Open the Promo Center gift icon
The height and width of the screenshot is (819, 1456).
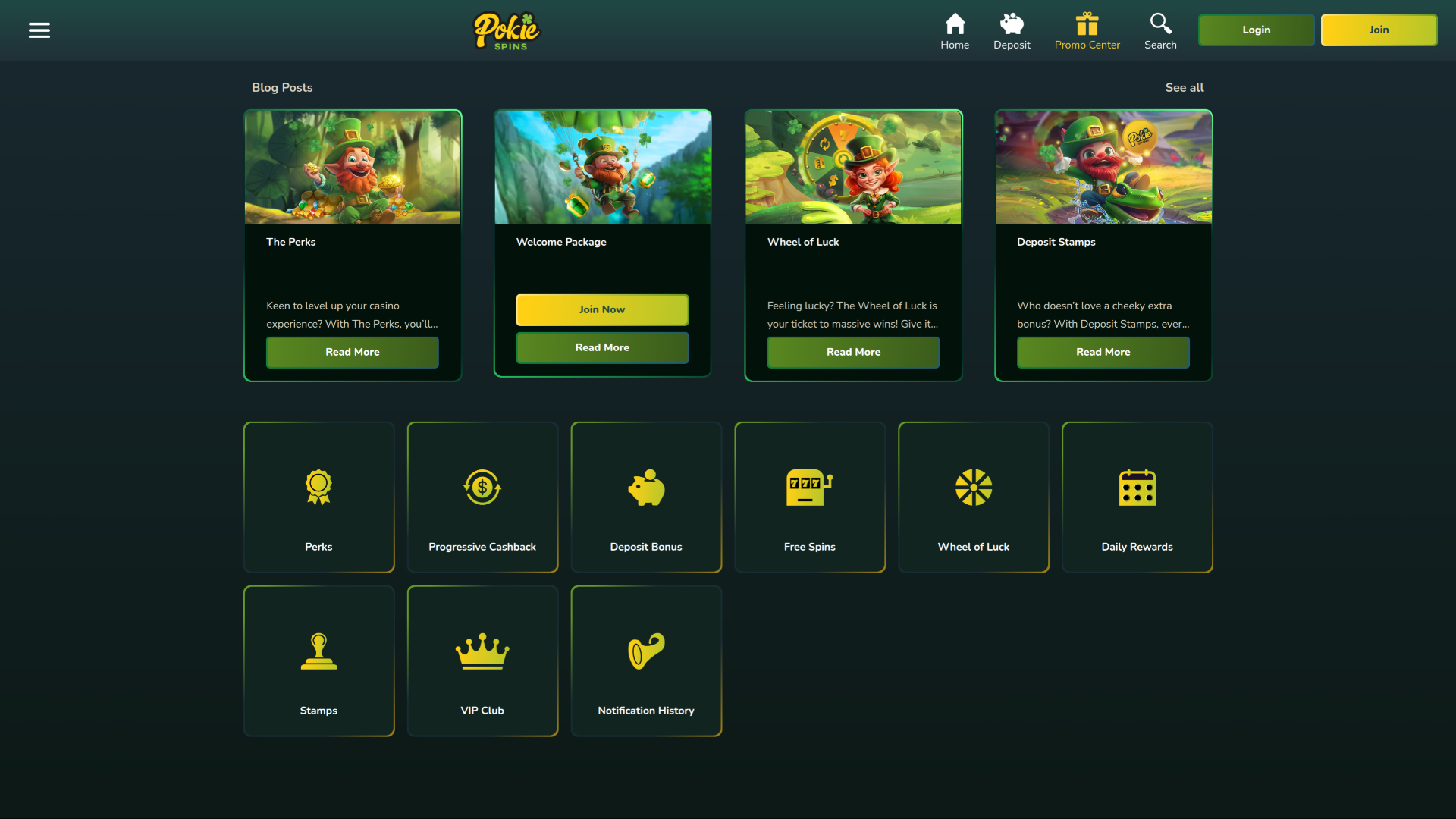tap(1087, 23)
